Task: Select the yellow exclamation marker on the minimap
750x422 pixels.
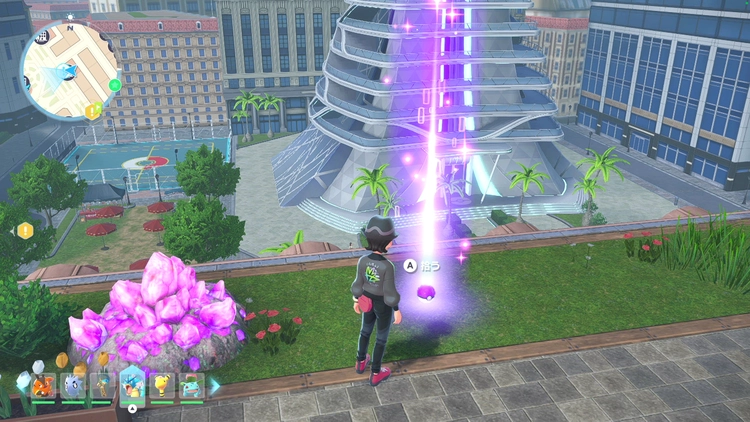Action: point(93,110)
